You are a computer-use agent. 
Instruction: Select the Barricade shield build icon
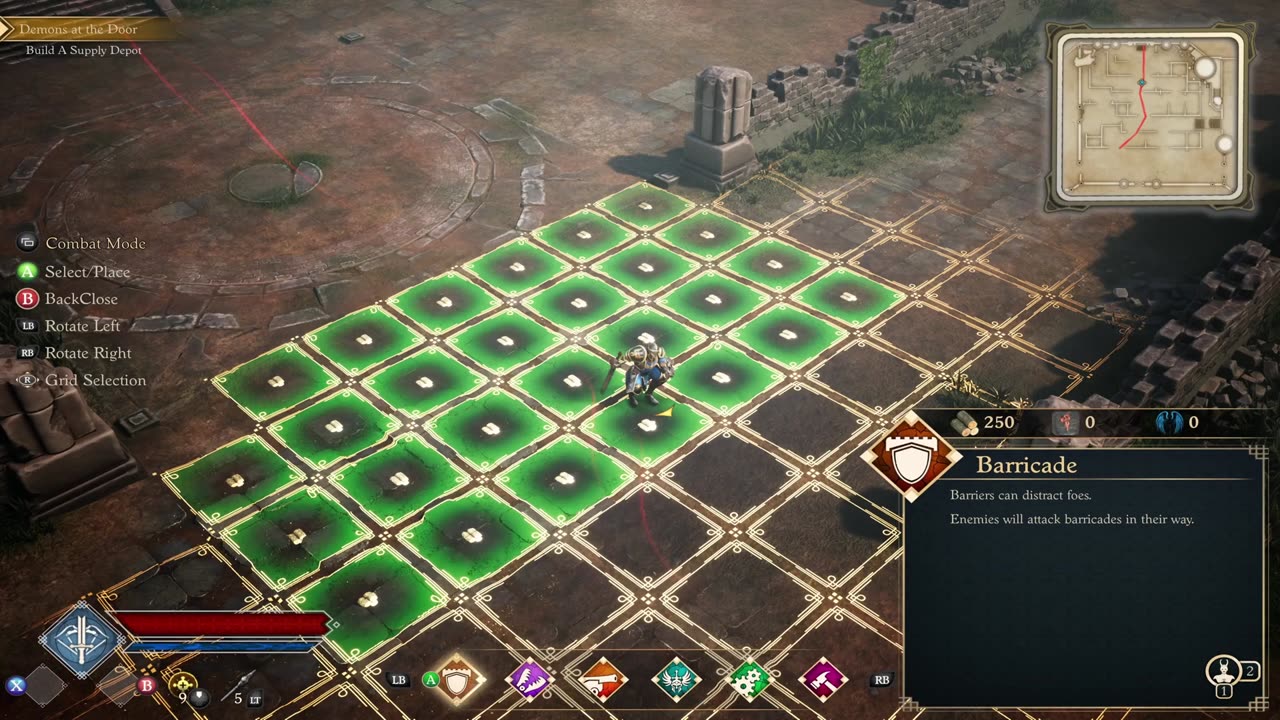pyautogui.click(x=459, y=680)
